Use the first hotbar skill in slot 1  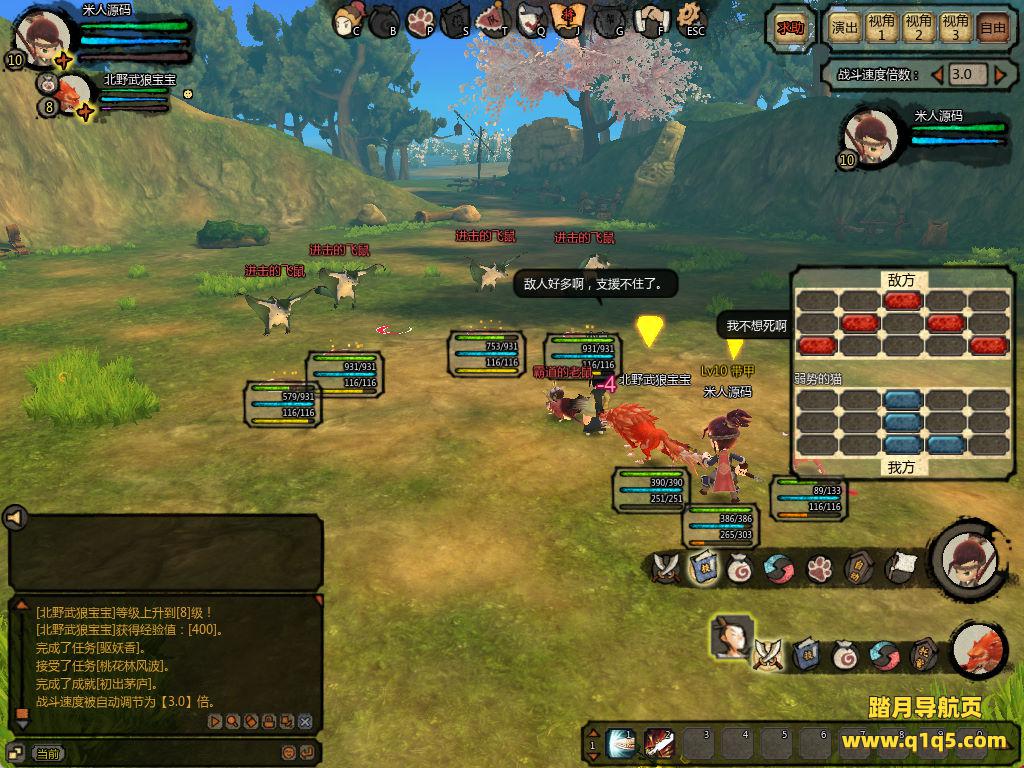pos(621,743)
